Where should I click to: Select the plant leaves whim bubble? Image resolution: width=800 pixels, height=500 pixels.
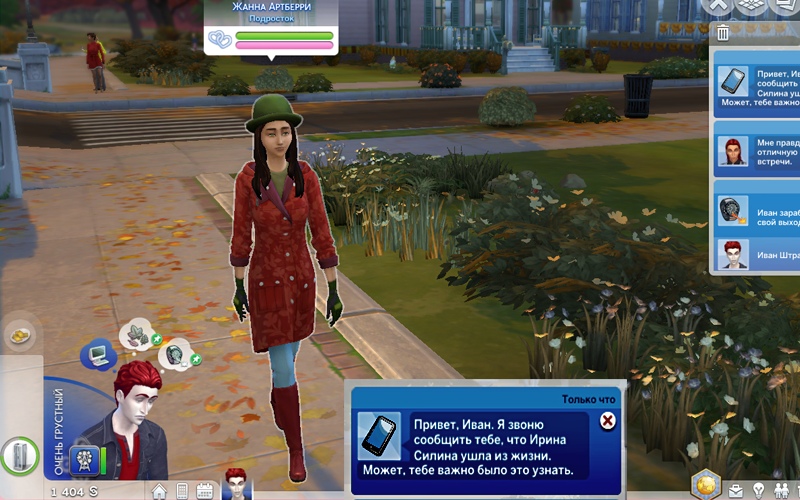tap(135, 335)
